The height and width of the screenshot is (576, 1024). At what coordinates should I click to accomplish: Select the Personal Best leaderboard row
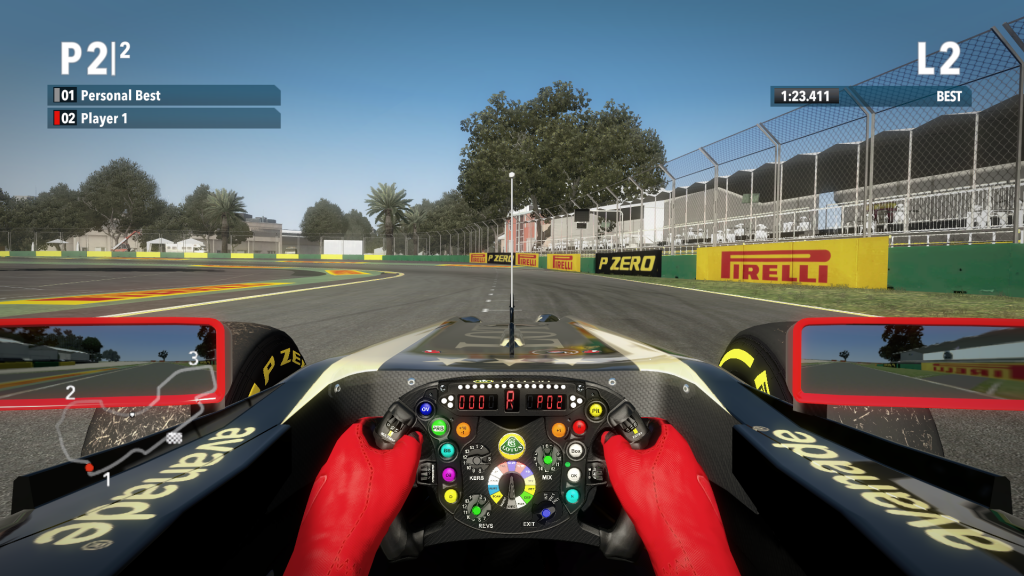164,96
